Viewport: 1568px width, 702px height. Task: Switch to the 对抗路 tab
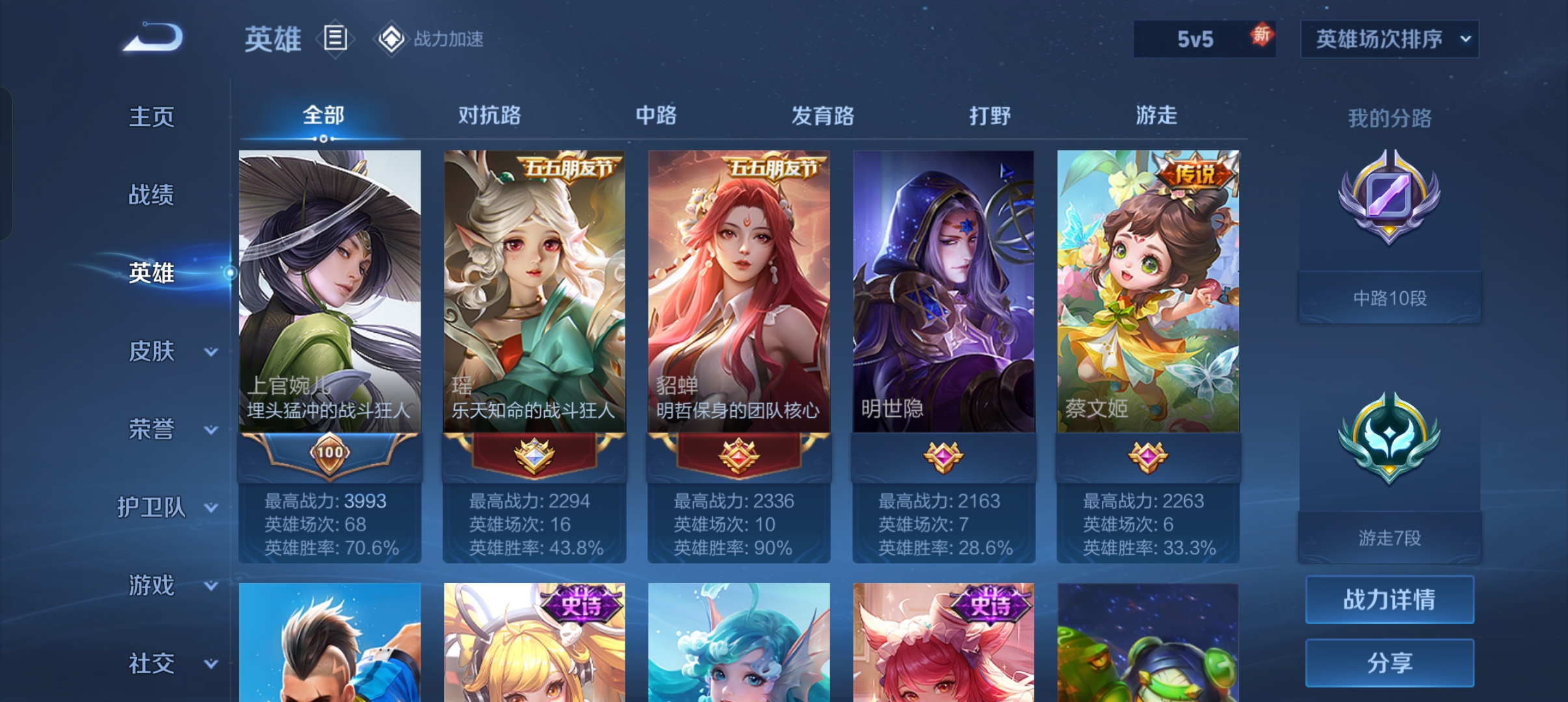[x=489, y=116]
